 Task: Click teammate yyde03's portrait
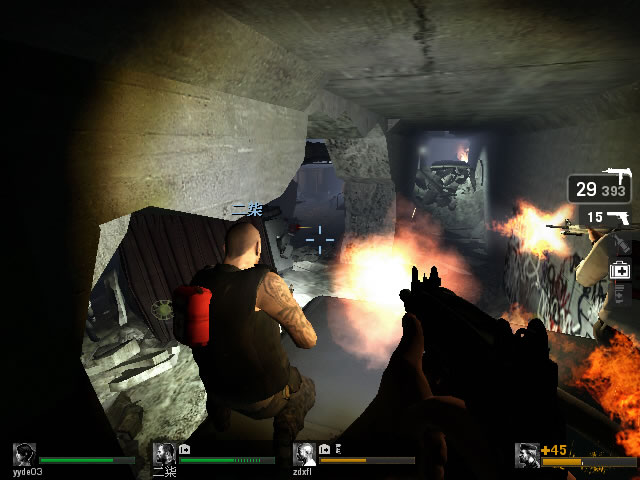pyautogui.click(x=25, y=455)
